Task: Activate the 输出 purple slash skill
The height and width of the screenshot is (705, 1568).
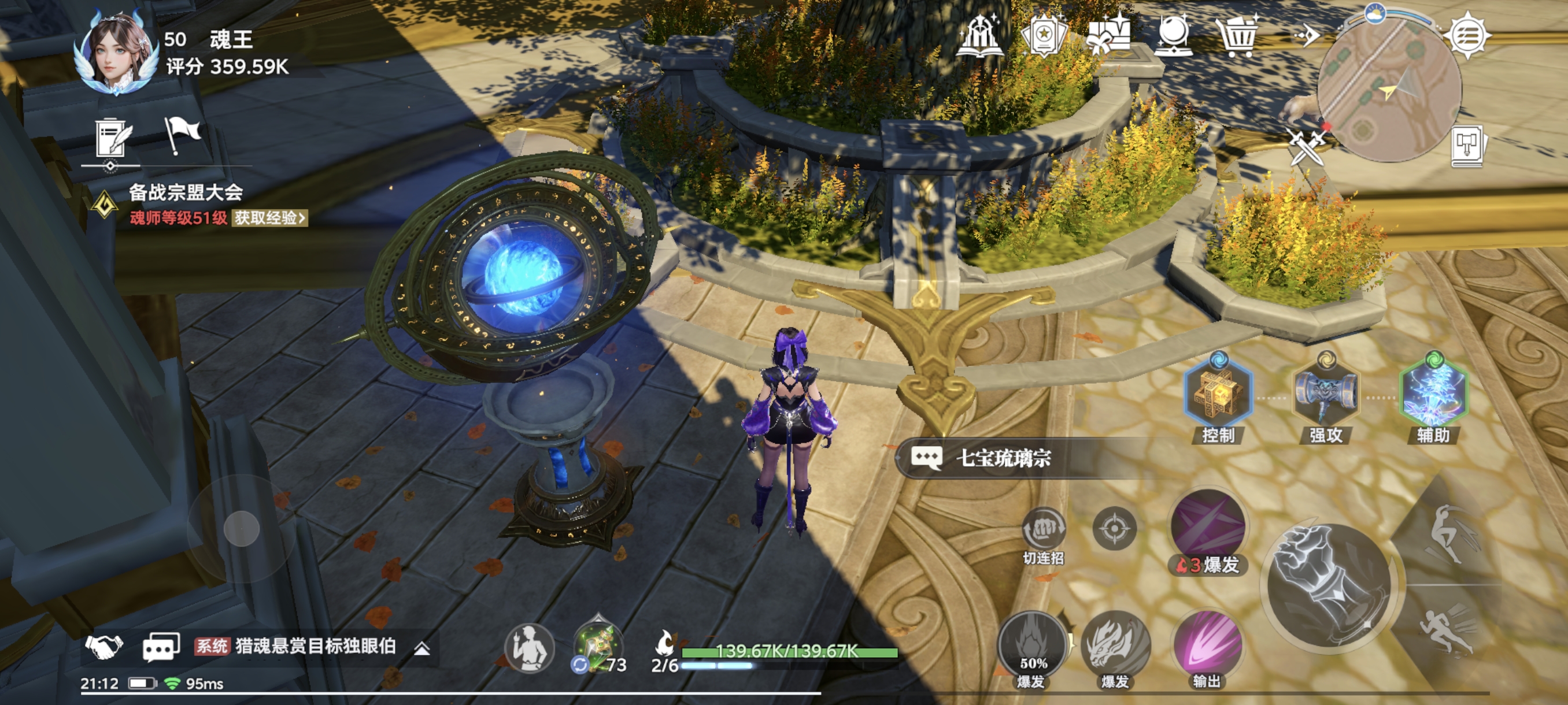Action: [1207, 646]
